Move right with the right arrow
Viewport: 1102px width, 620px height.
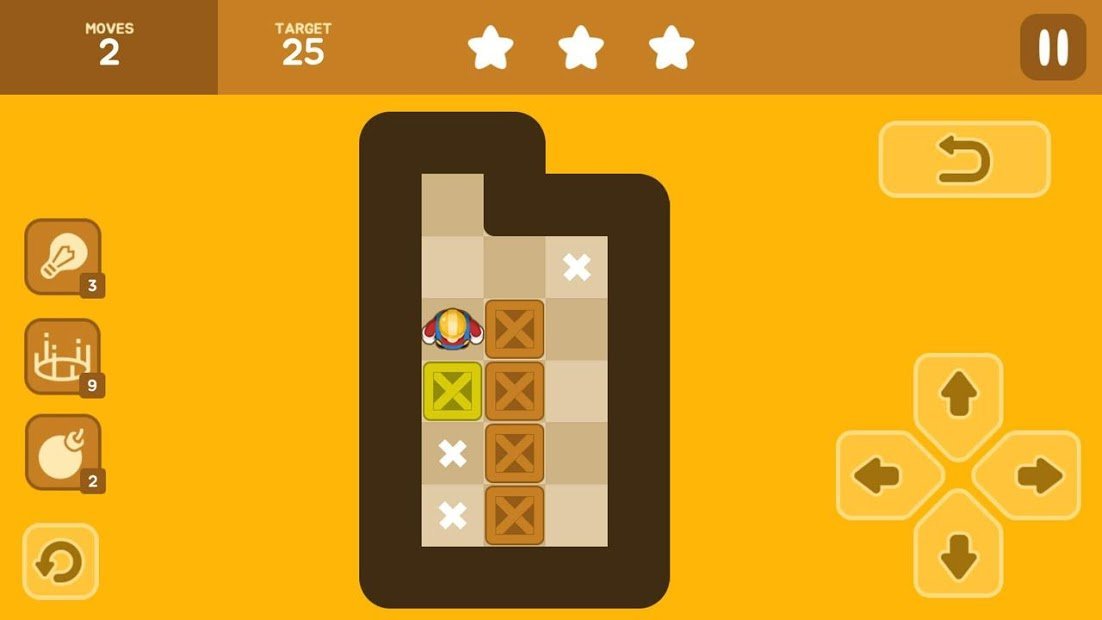pos(1031,476)
